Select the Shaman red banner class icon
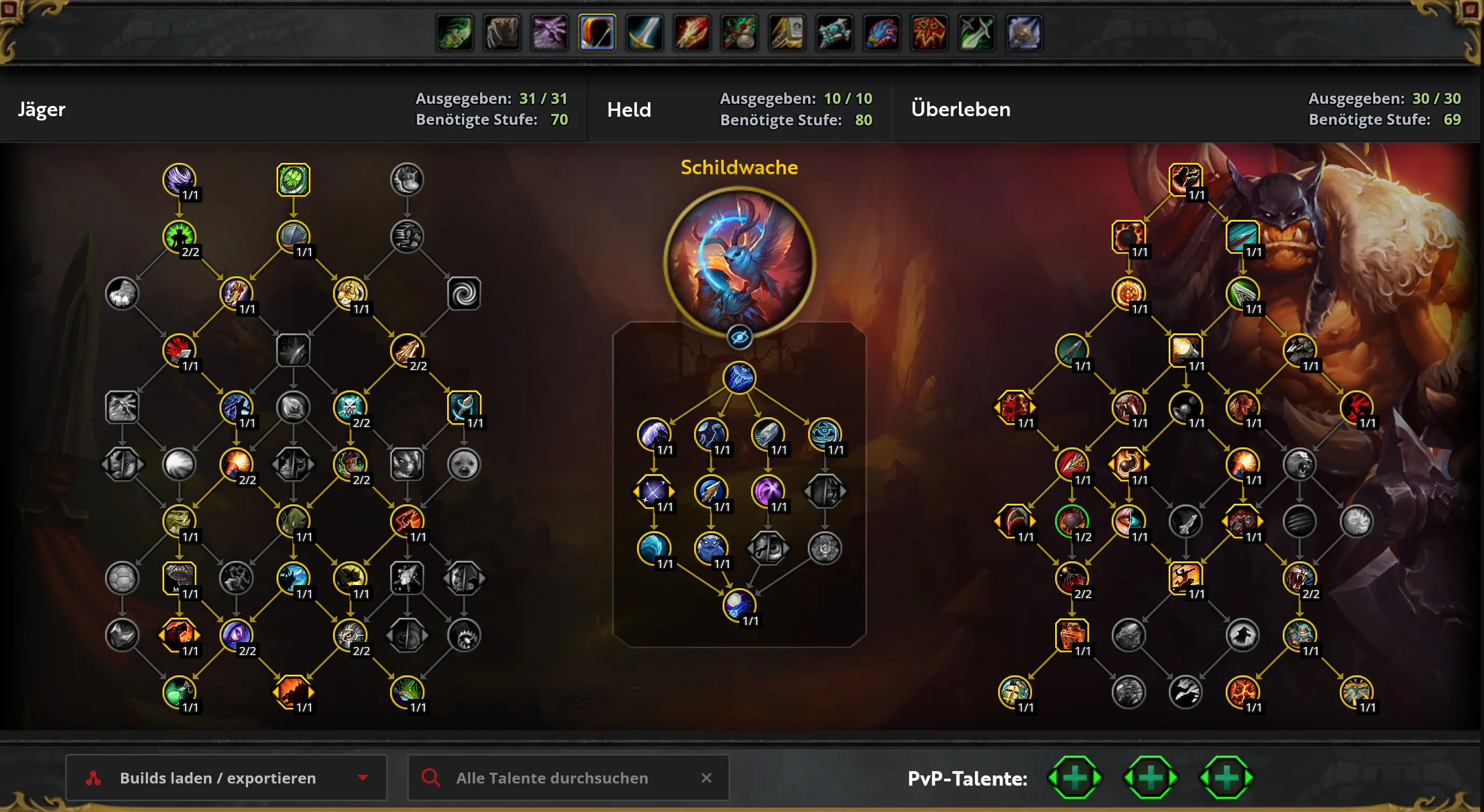 point(929,33)
